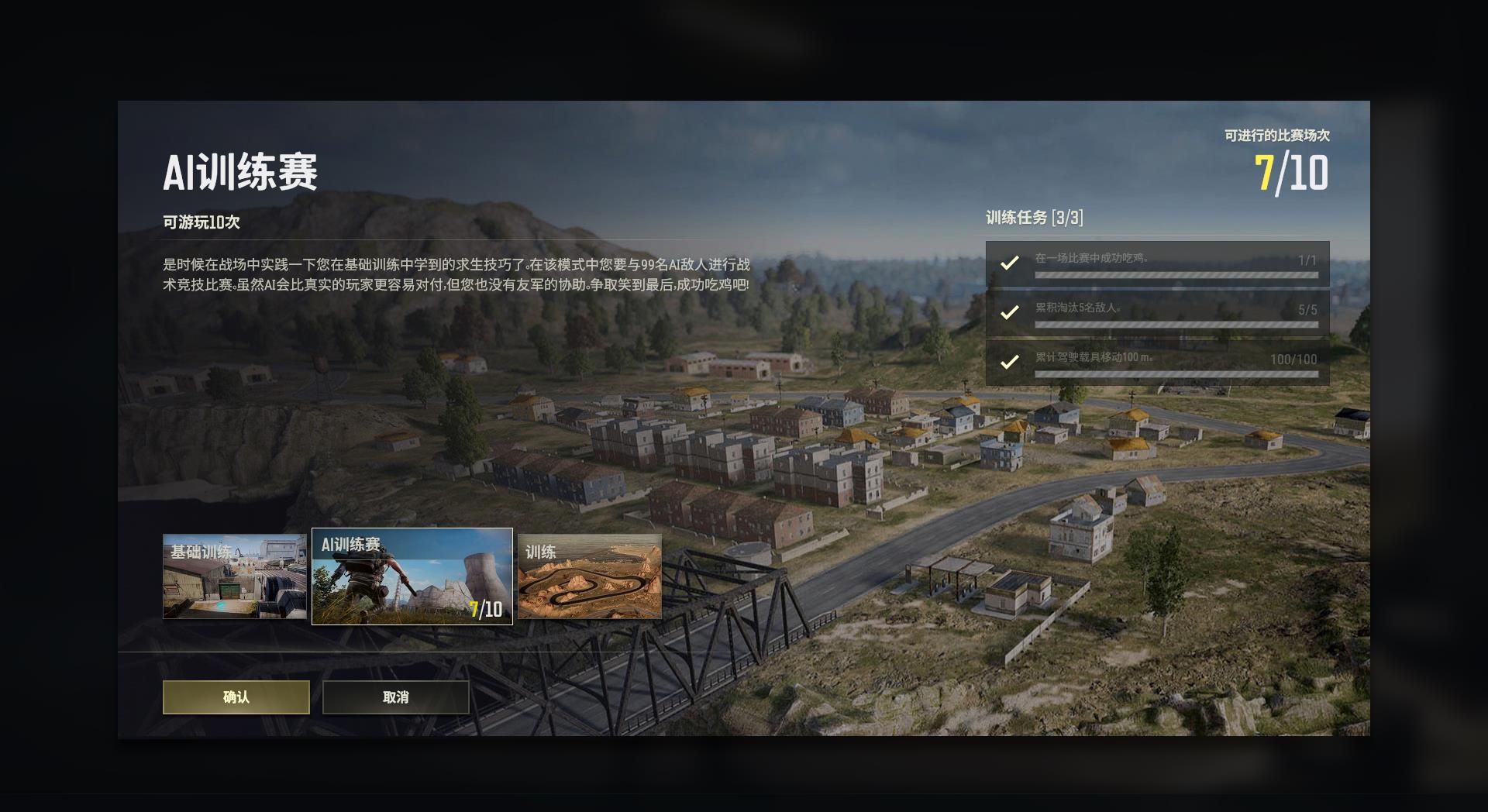Select the 在一场比赛中成功吃鸡 mission row
The image size is (1488, 812).
1157,263
